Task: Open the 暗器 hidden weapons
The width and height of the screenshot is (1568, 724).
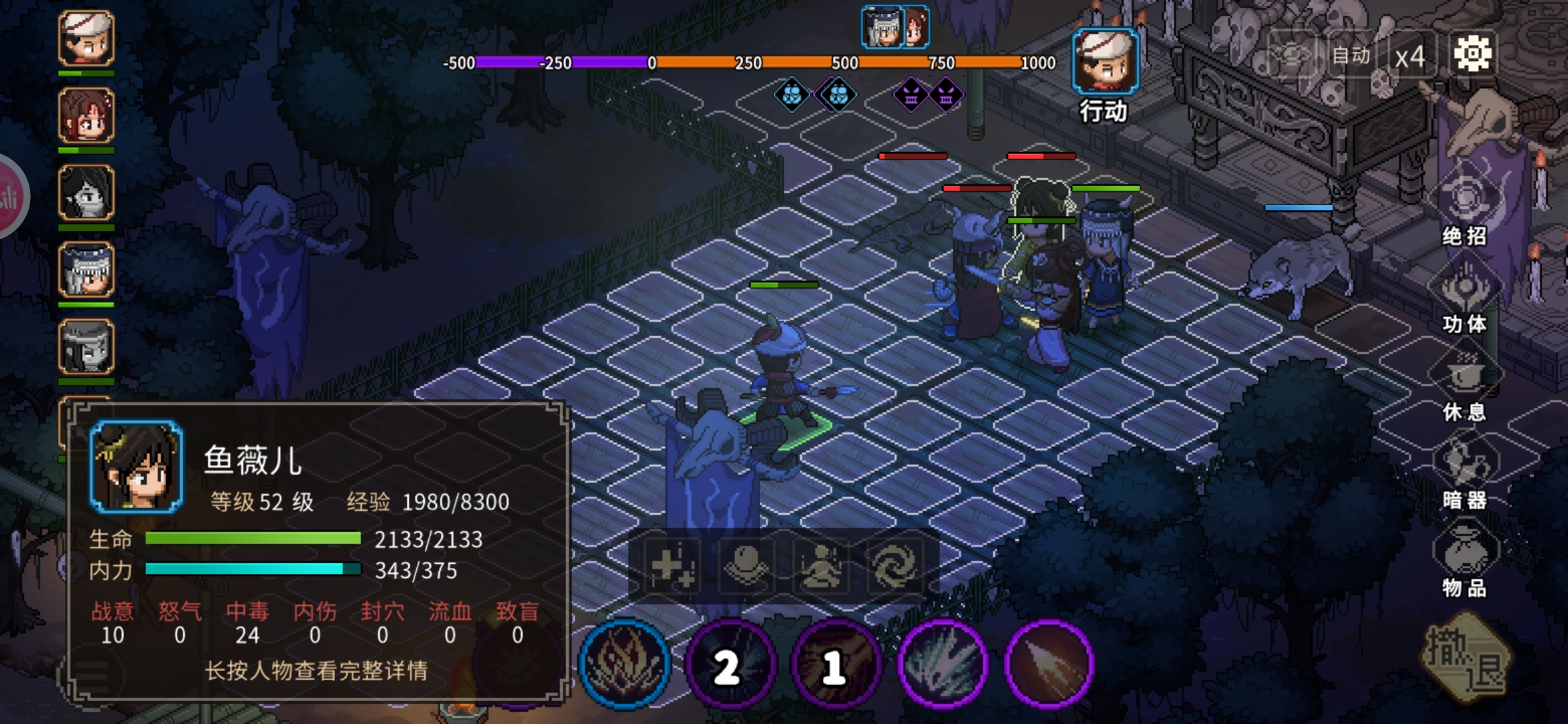Action: coord(1465,473)
